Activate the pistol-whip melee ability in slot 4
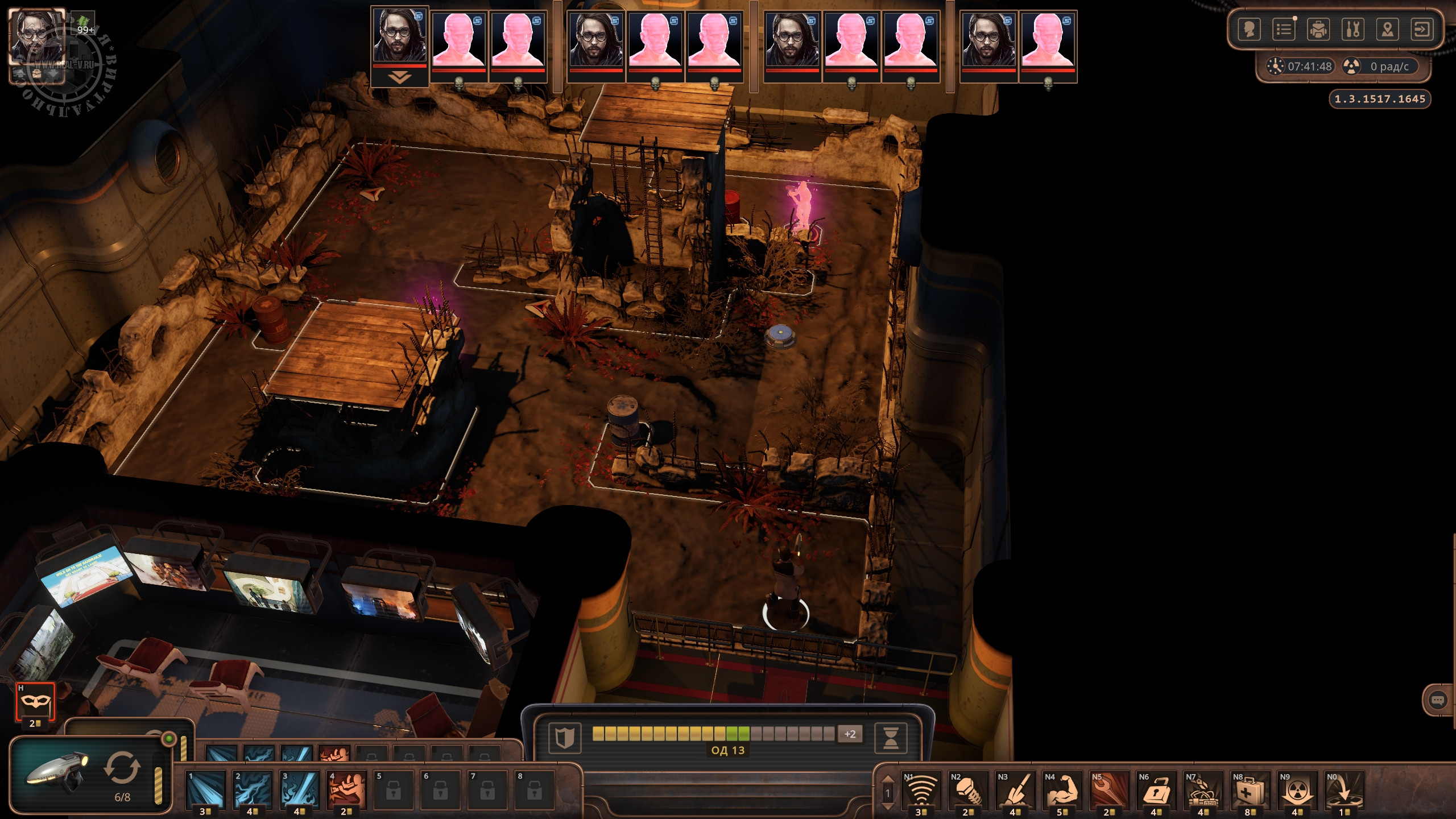This screenshot has width=1456, height=819. pyautogui.click(x=346, y=789)
